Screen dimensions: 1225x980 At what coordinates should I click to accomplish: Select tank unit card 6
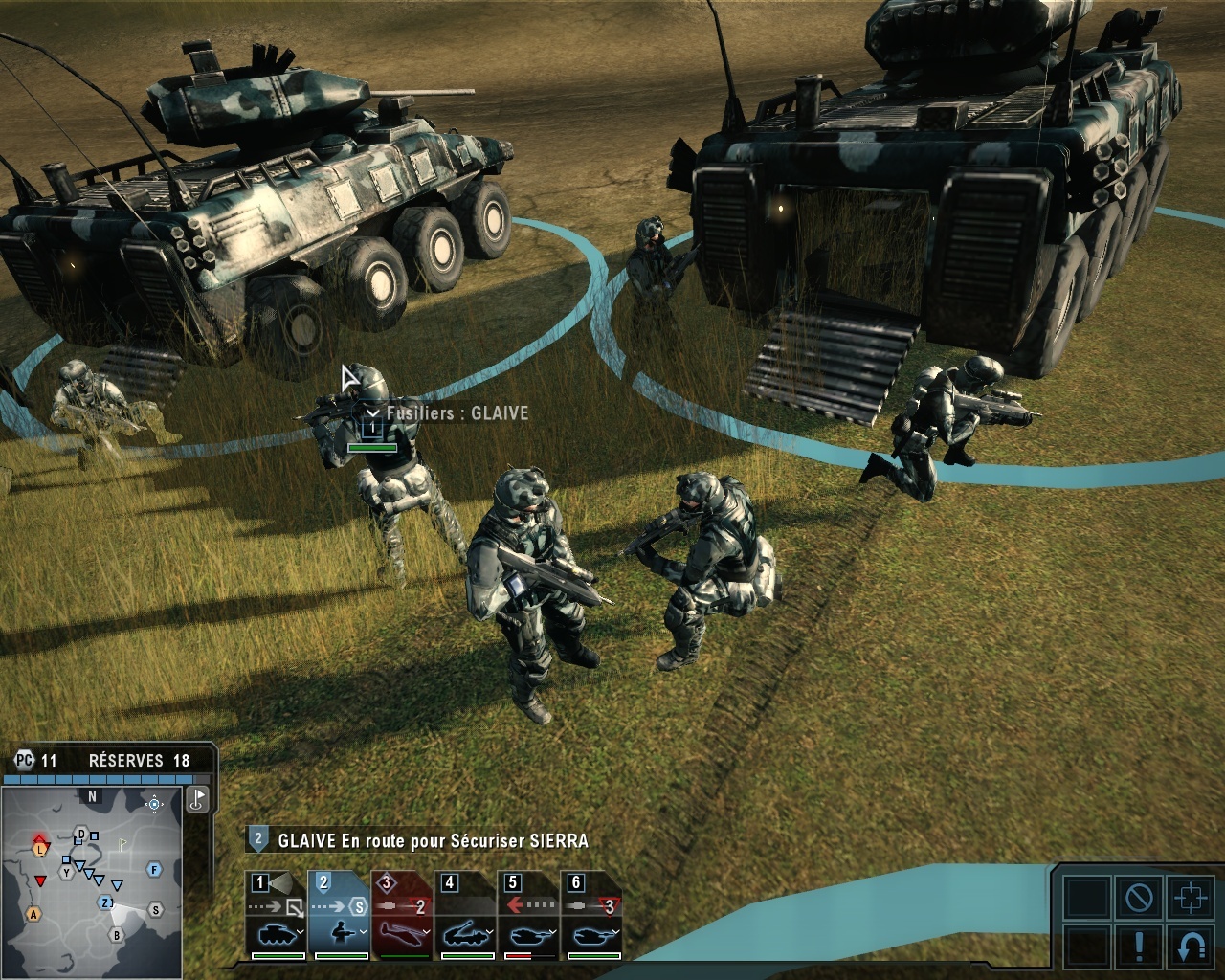(x=592, y=915)
